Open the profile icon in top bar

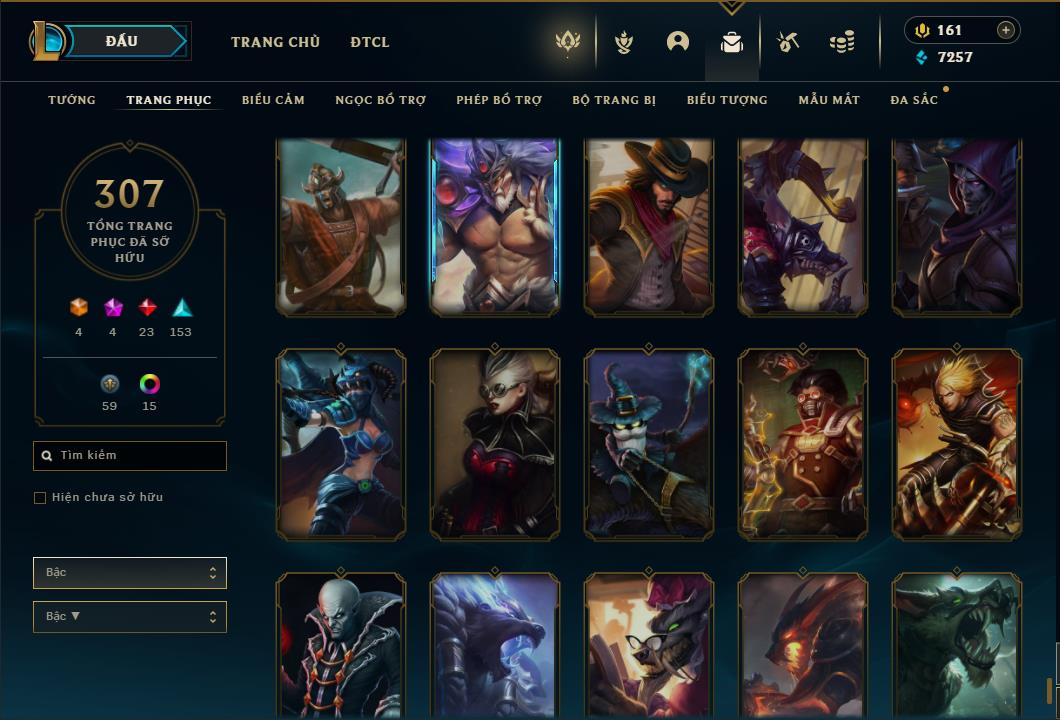pyautogui.click(x=678, y=42)
